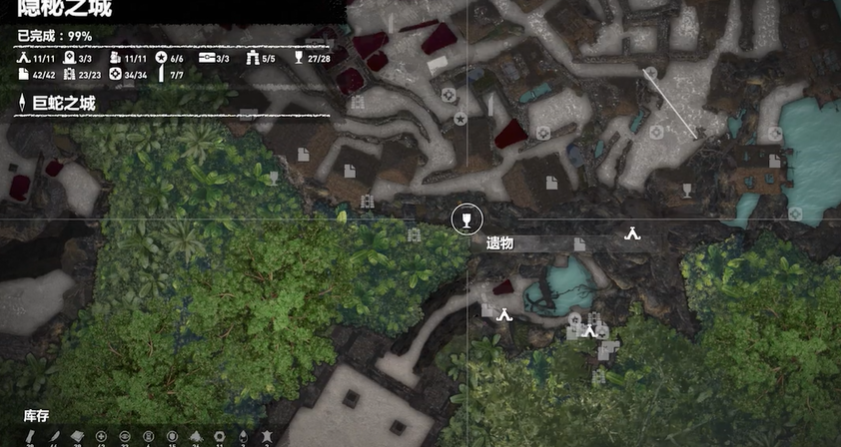Viewport: 841px width, 447px height.
Task: Select the highlighted relic chalice marker
Action: tap(463, 218)
